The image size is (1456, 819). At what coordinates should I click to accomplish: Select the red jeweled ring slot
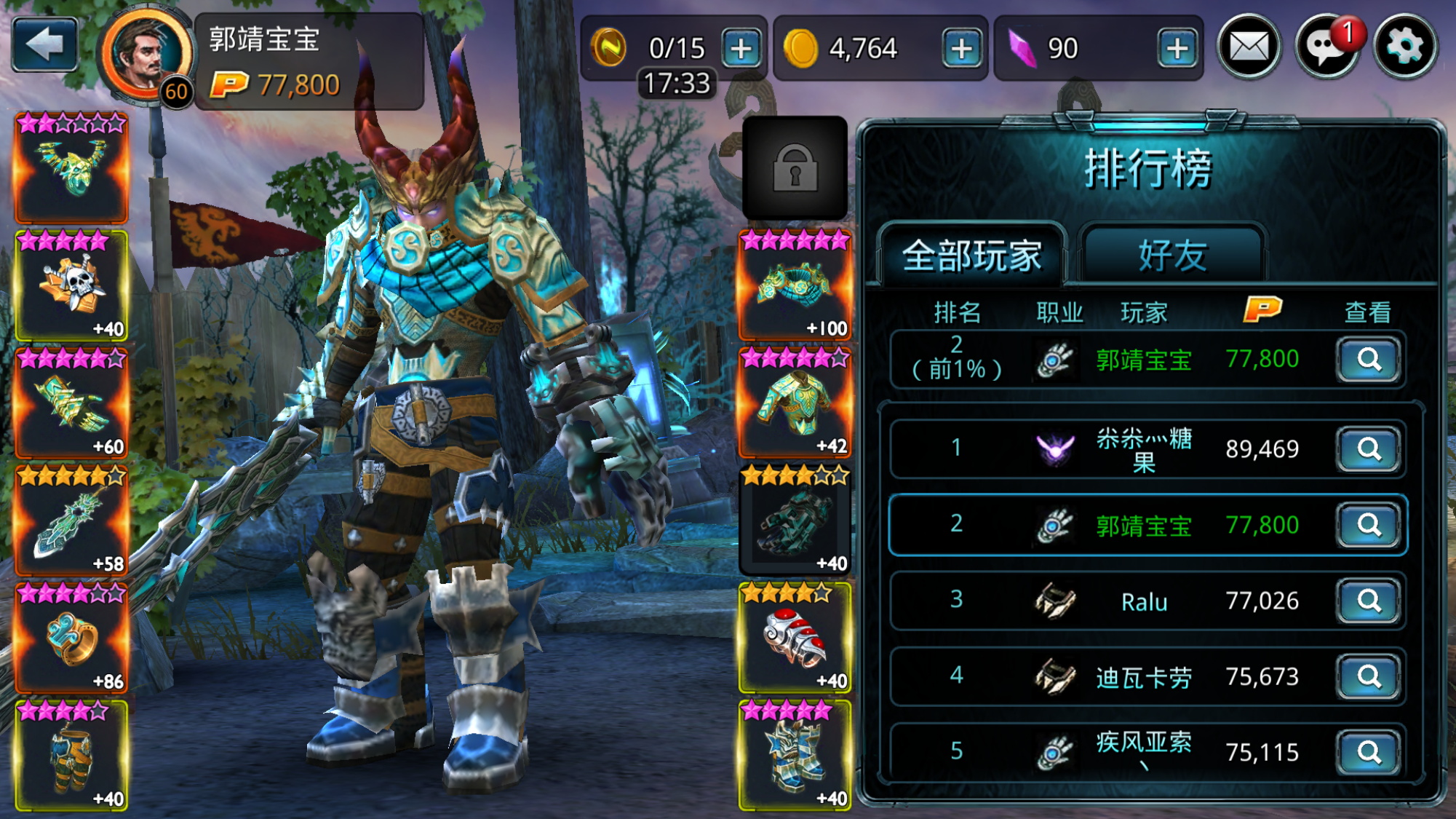[795, 638]
